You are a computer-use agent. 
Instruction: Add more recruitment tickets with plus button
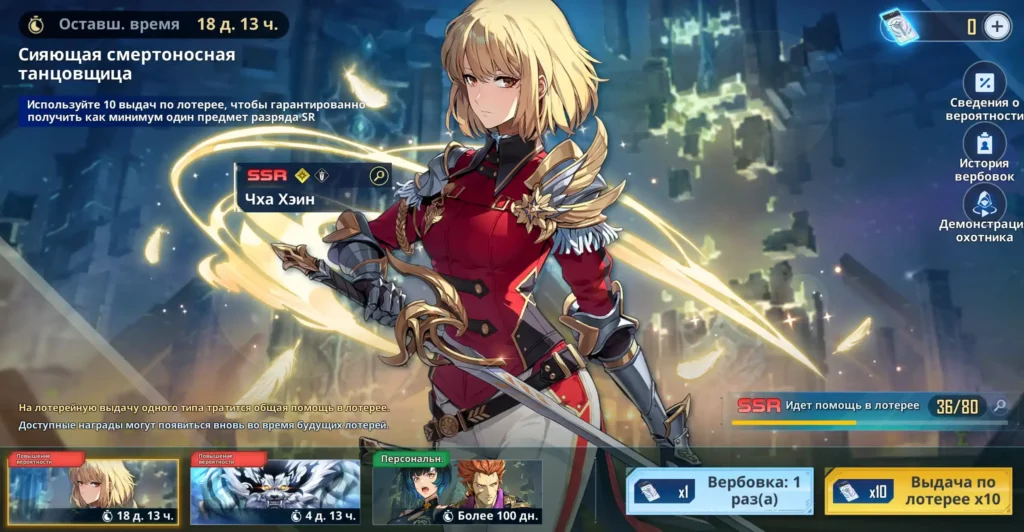[x=997, y=27]
